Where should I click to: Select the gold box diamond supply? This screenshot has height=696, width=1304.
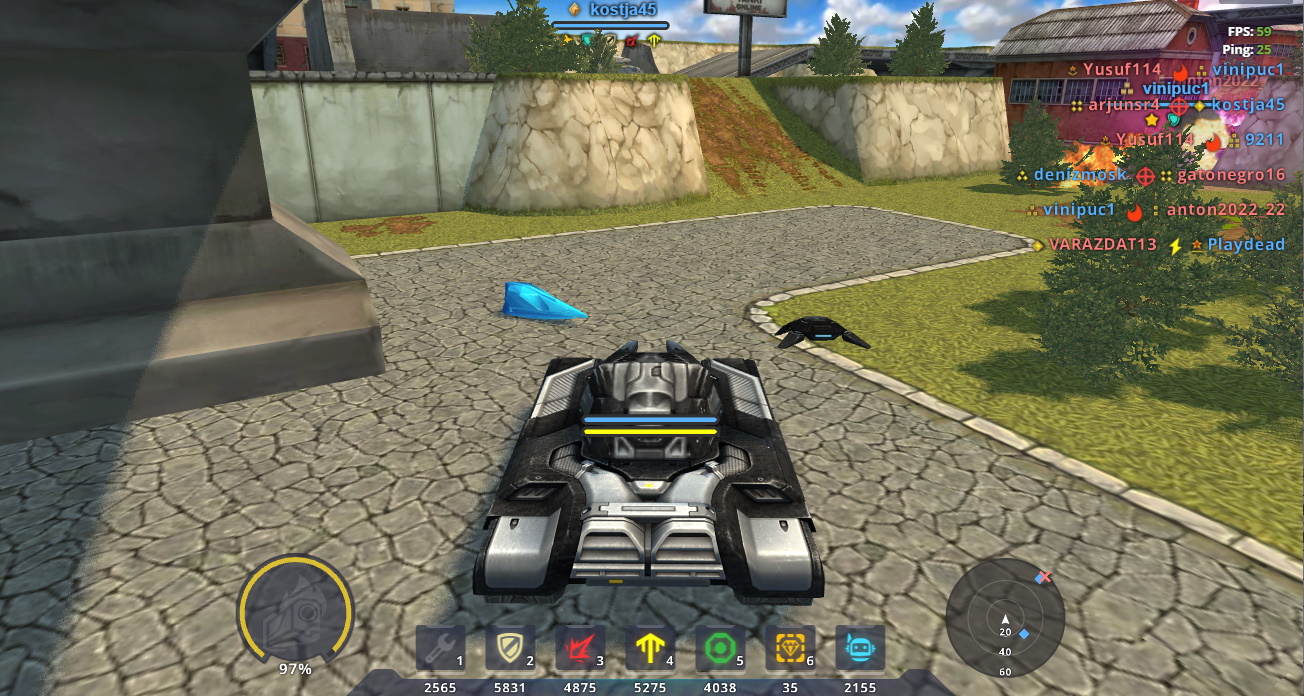(x=790, y=649)
